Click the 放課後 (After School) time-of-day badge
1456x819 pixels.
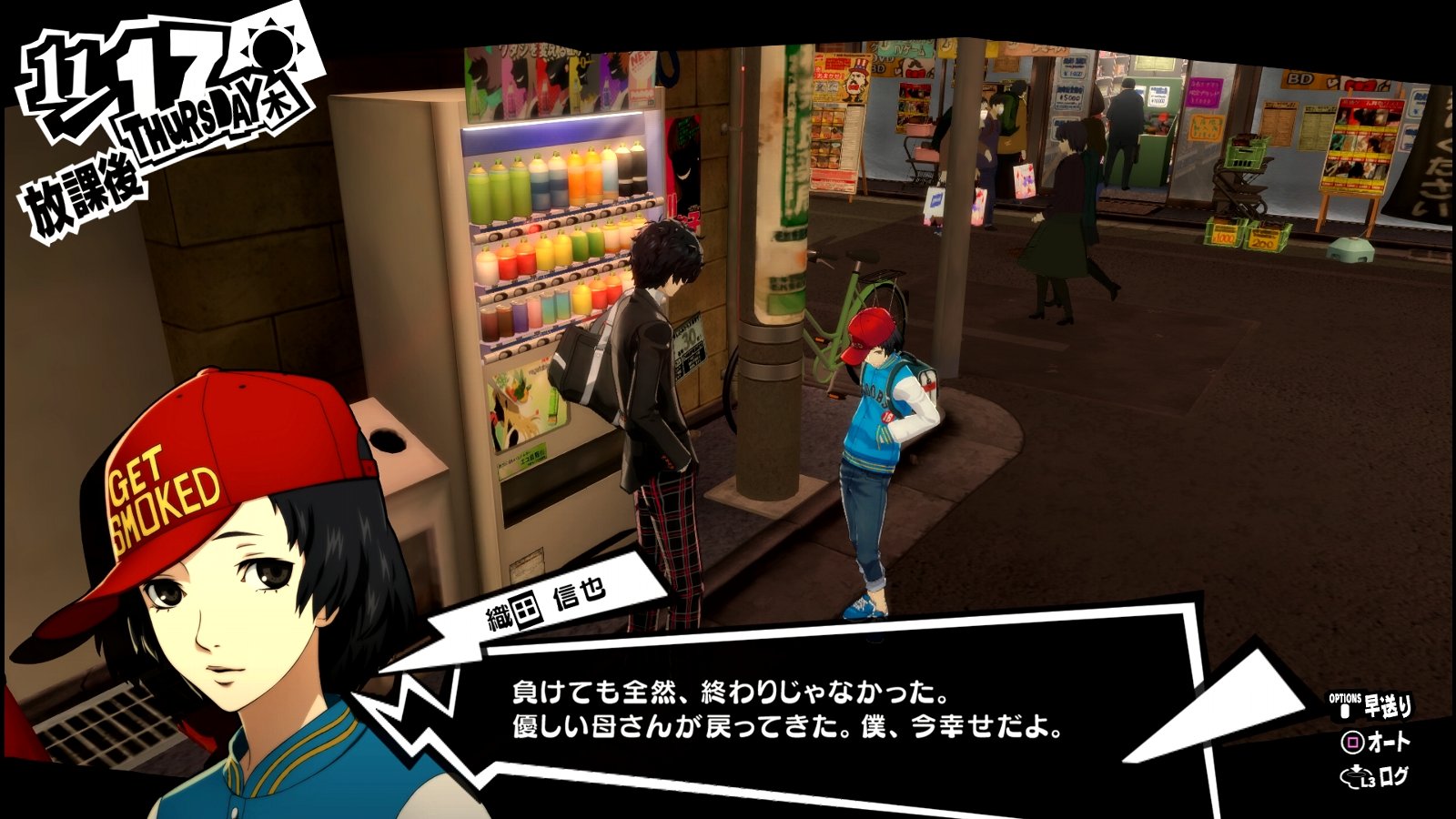coord(86,184)
